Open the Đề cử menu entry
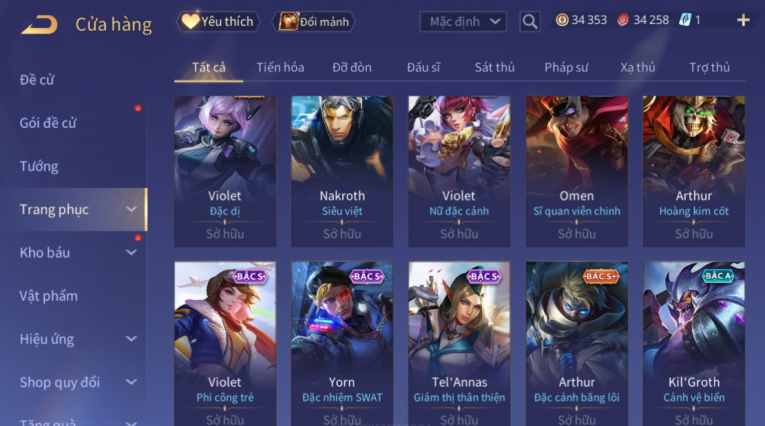 pos(37,80)
